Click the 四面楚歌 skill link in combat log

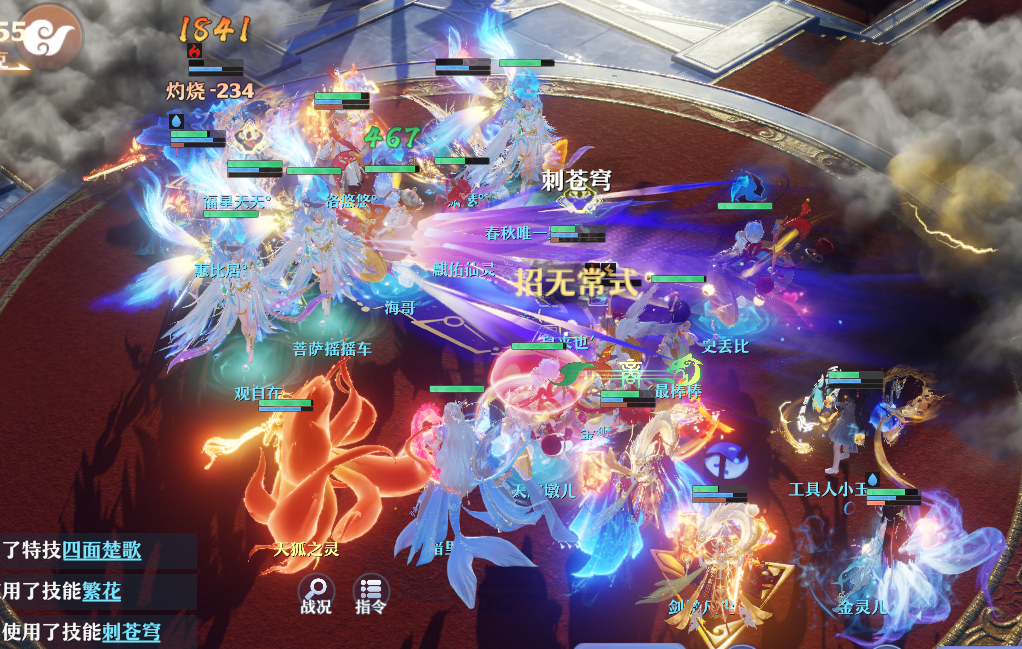tap(102, 550)
